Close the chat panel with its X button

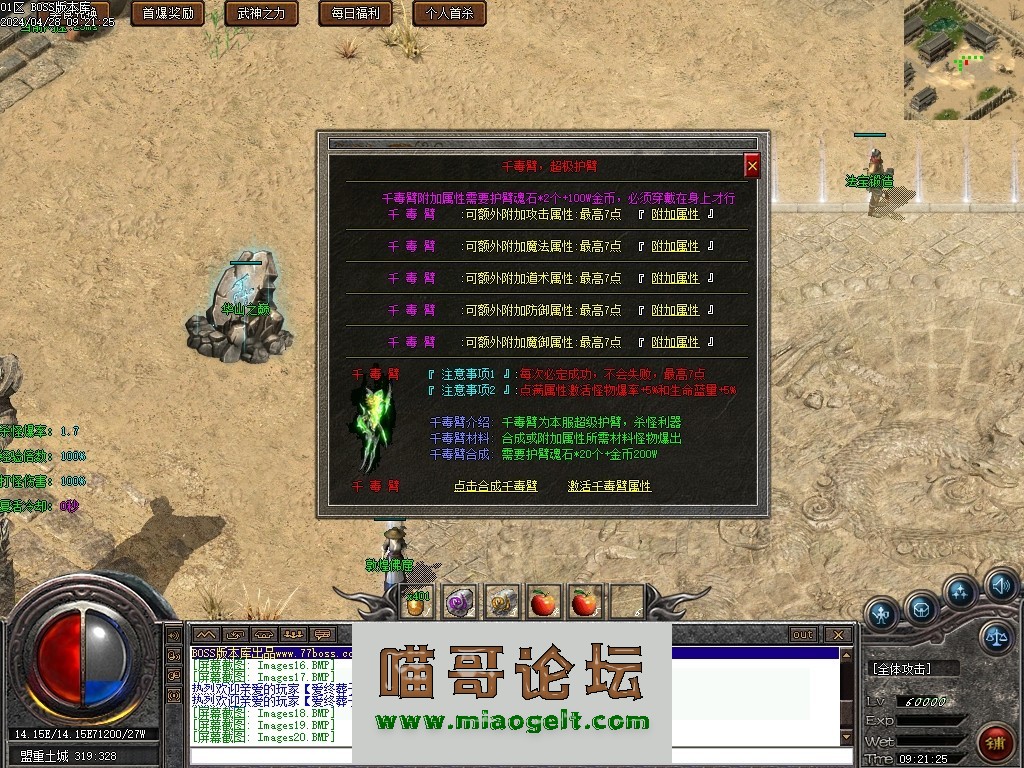(x=838, y=635)
